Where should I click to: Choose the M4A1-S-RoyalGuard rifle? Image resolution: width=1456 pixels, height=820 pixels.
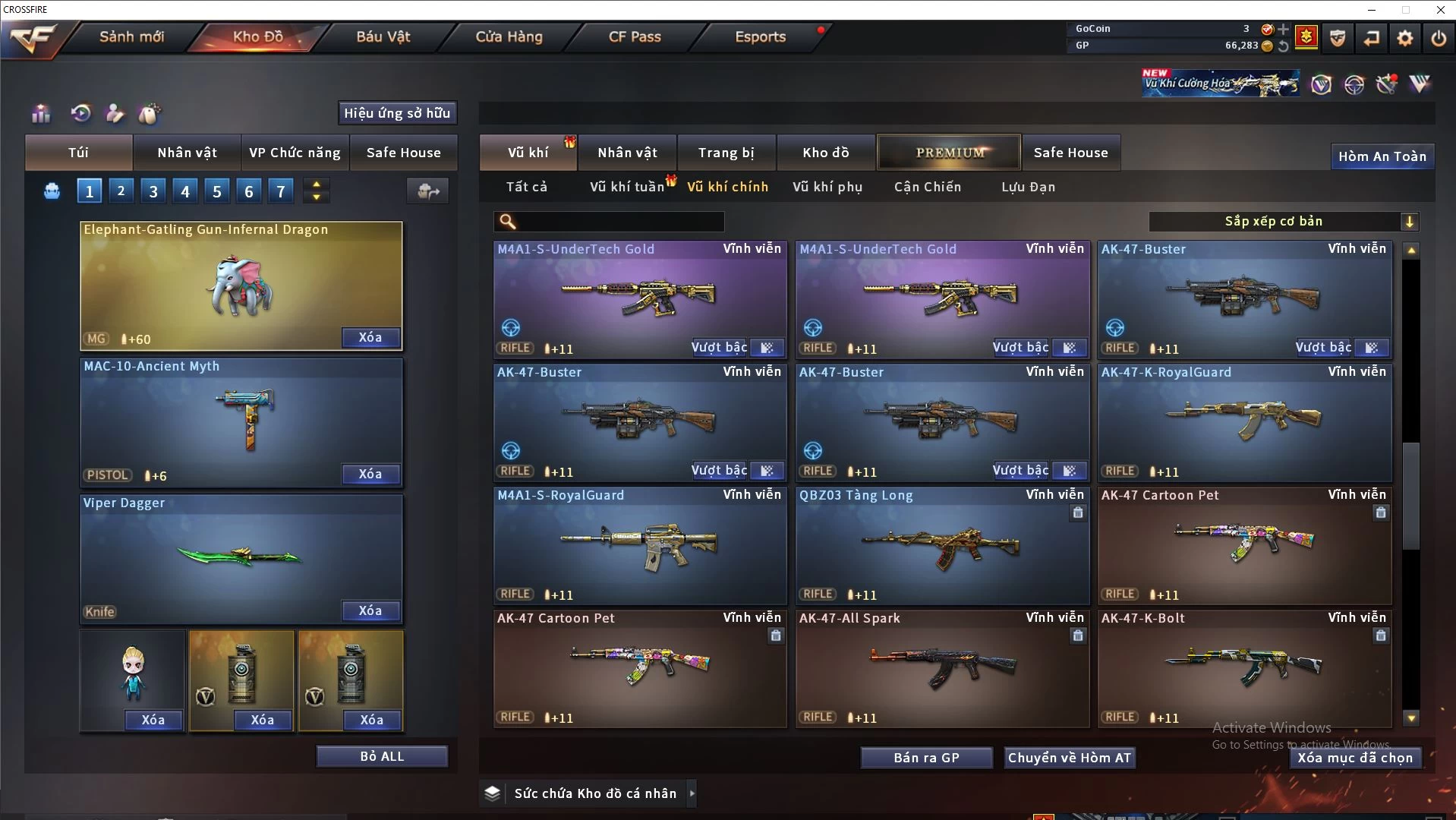coord(640,545)
